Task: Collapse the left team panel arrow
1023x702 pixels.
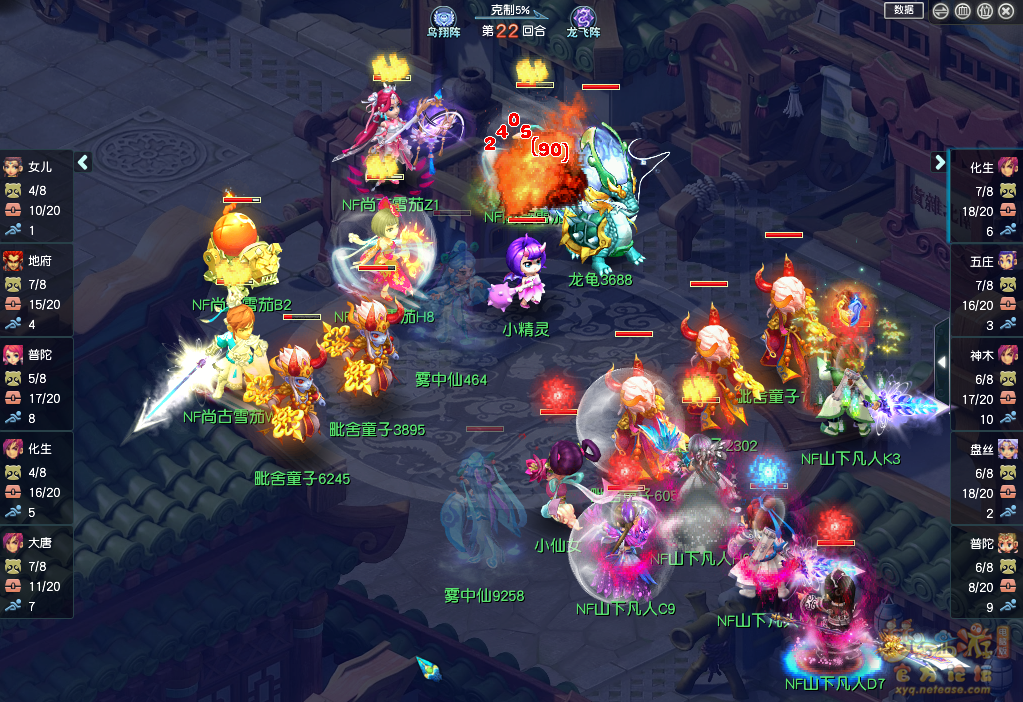Action: tap(84, 162)
